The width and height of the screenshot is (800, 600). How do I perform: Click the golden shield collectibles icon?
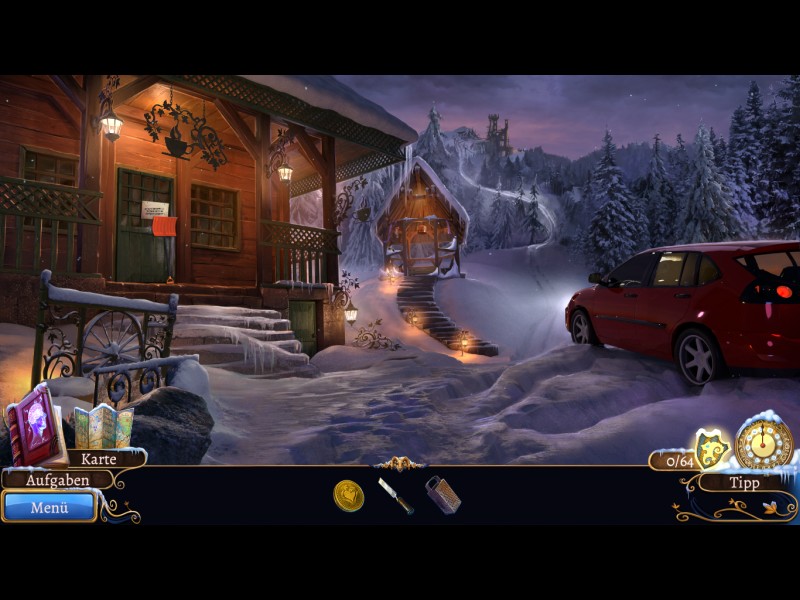pyautogui.click(x=712, y=449)
